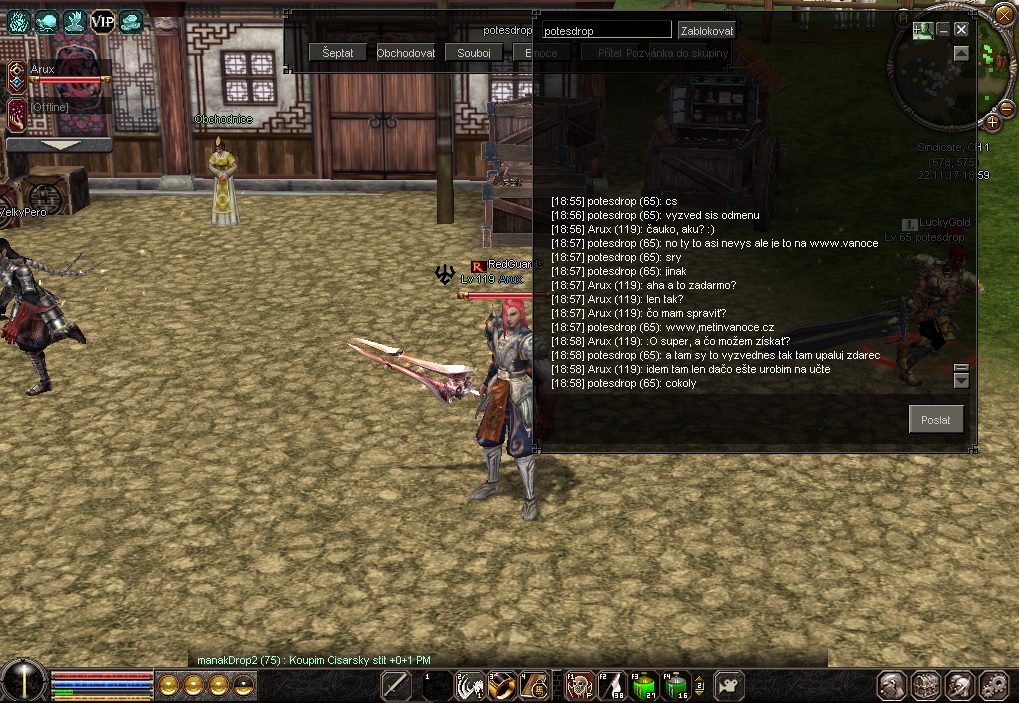Screen dimensions: 1019x703
Task: Block the player with the Zablokovat button
Action: click(x=707, y=31)
